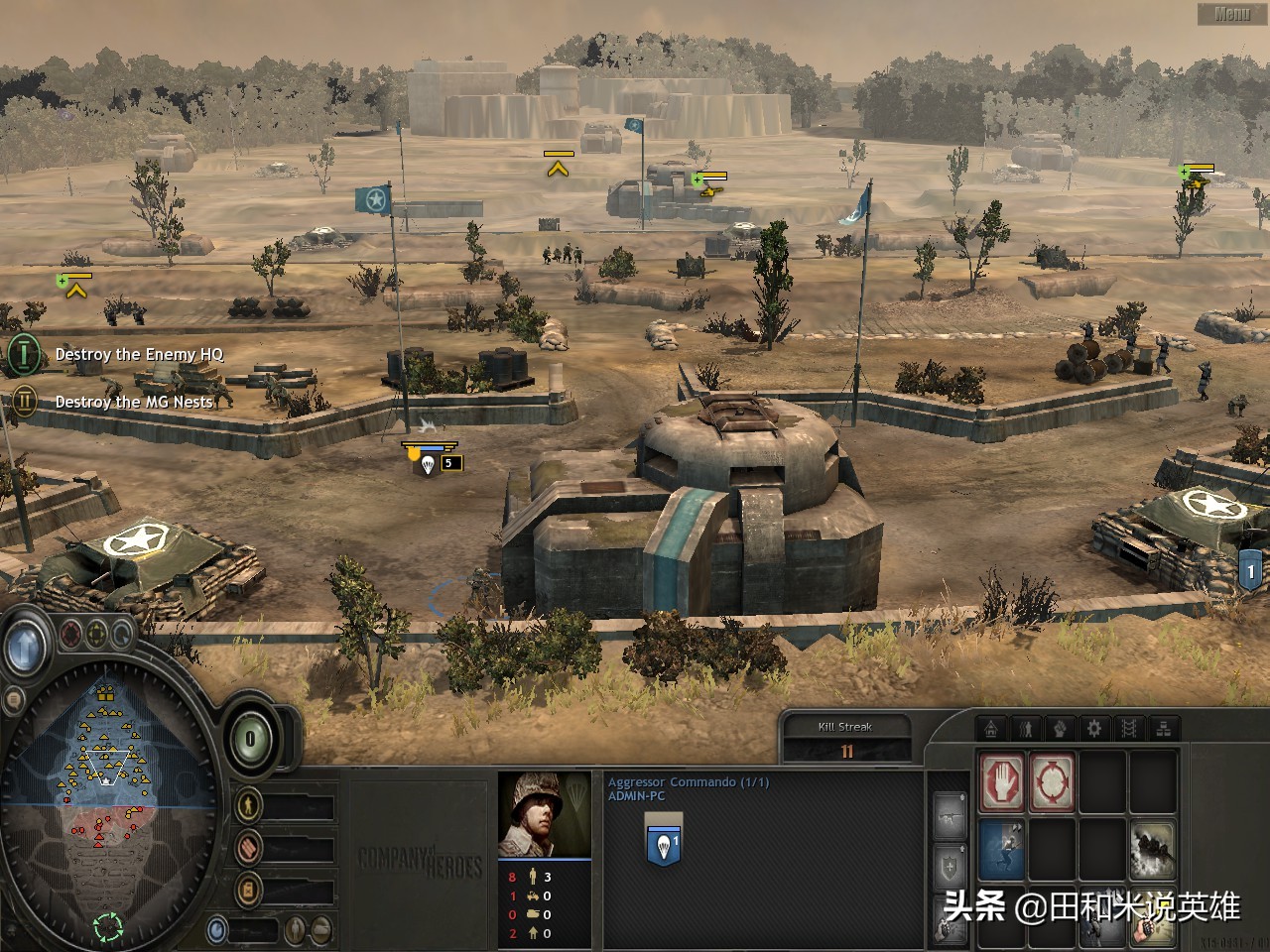Switch to the house building tab
Viewport: 1270px width, 952px height.
click(991, 729)
